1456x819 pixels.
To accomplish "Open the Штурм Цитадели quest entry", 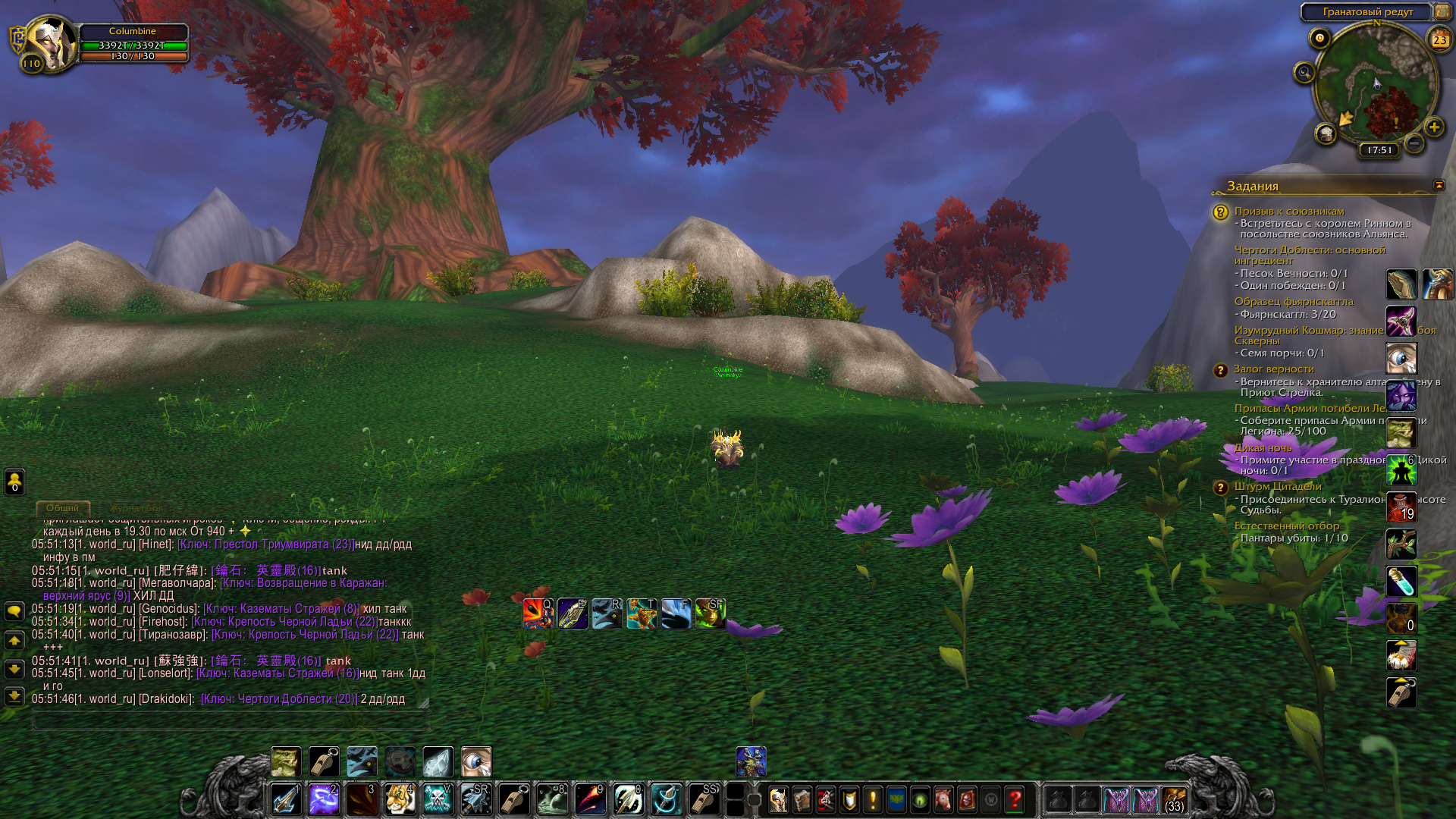I will [1277, 486].
